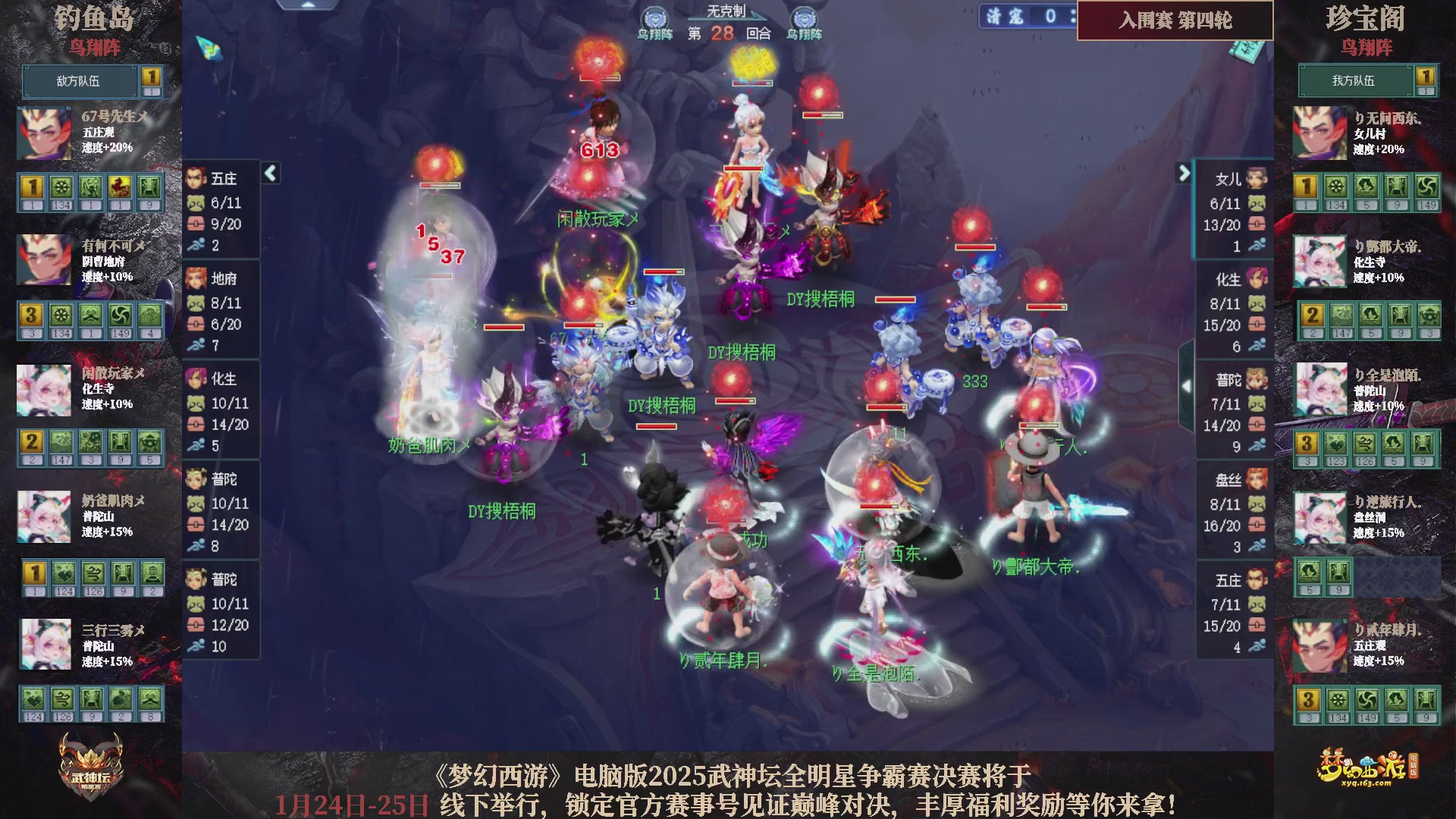Select 奶爸肌肉's portrait in the enemy list
Viewport: 1456px width, 819px height.
click(43, 516)
